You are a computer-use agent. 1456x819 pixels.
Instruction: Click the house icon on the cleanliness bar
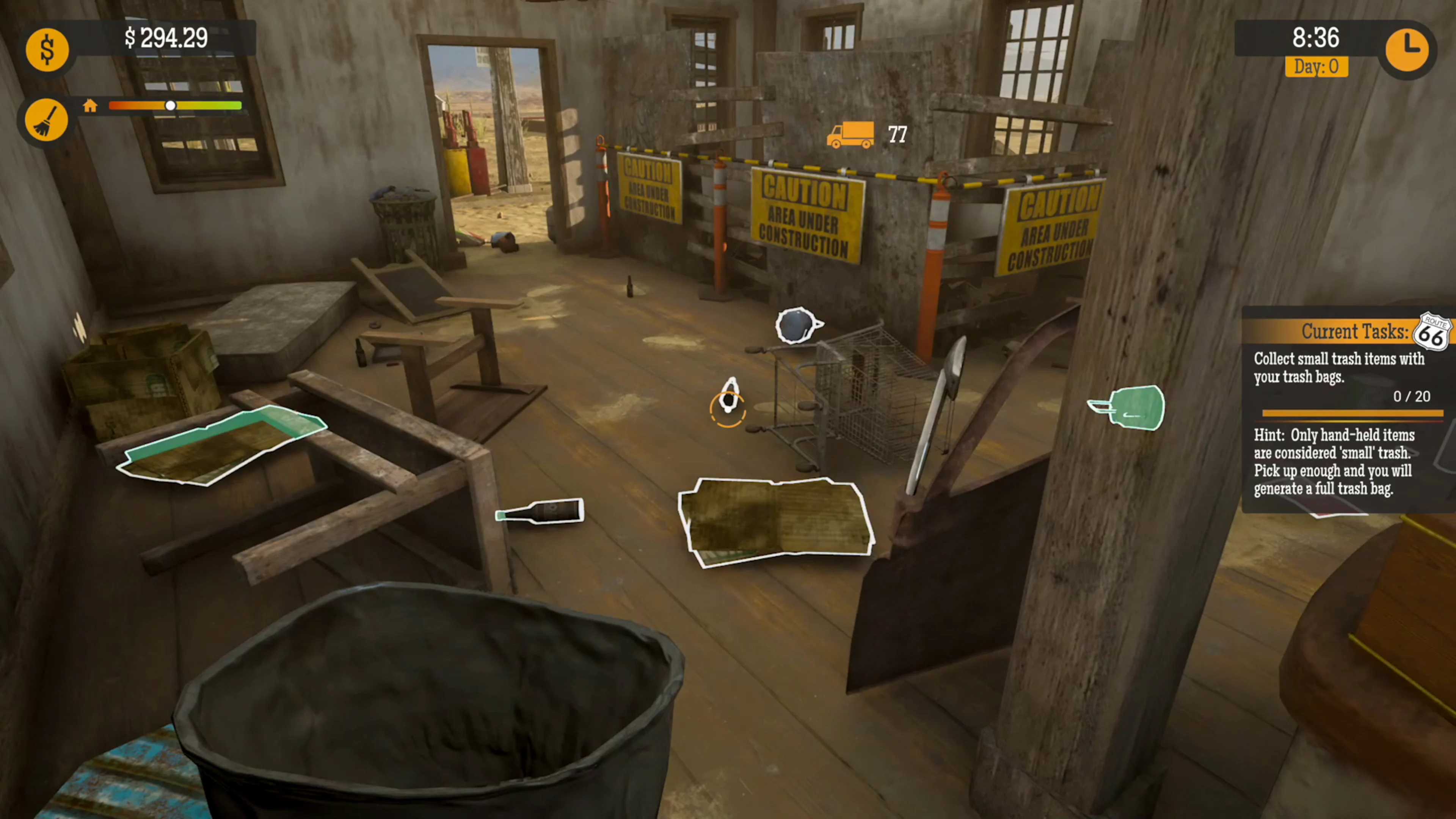[91, 105]
